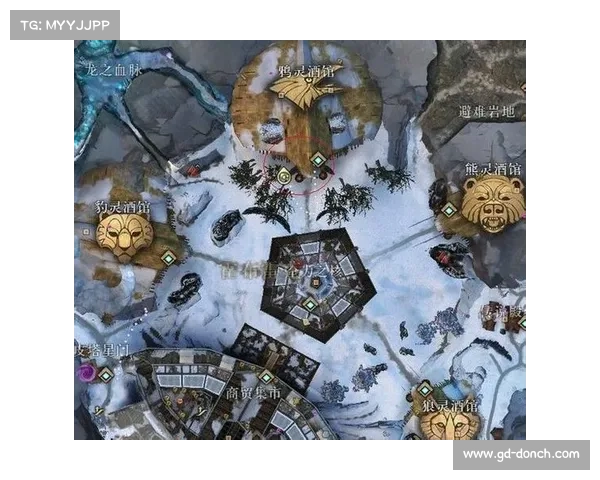Choose the waypoint beside the Snow Leopard lodge
600x480 pixels.
[x=168, y=257]
